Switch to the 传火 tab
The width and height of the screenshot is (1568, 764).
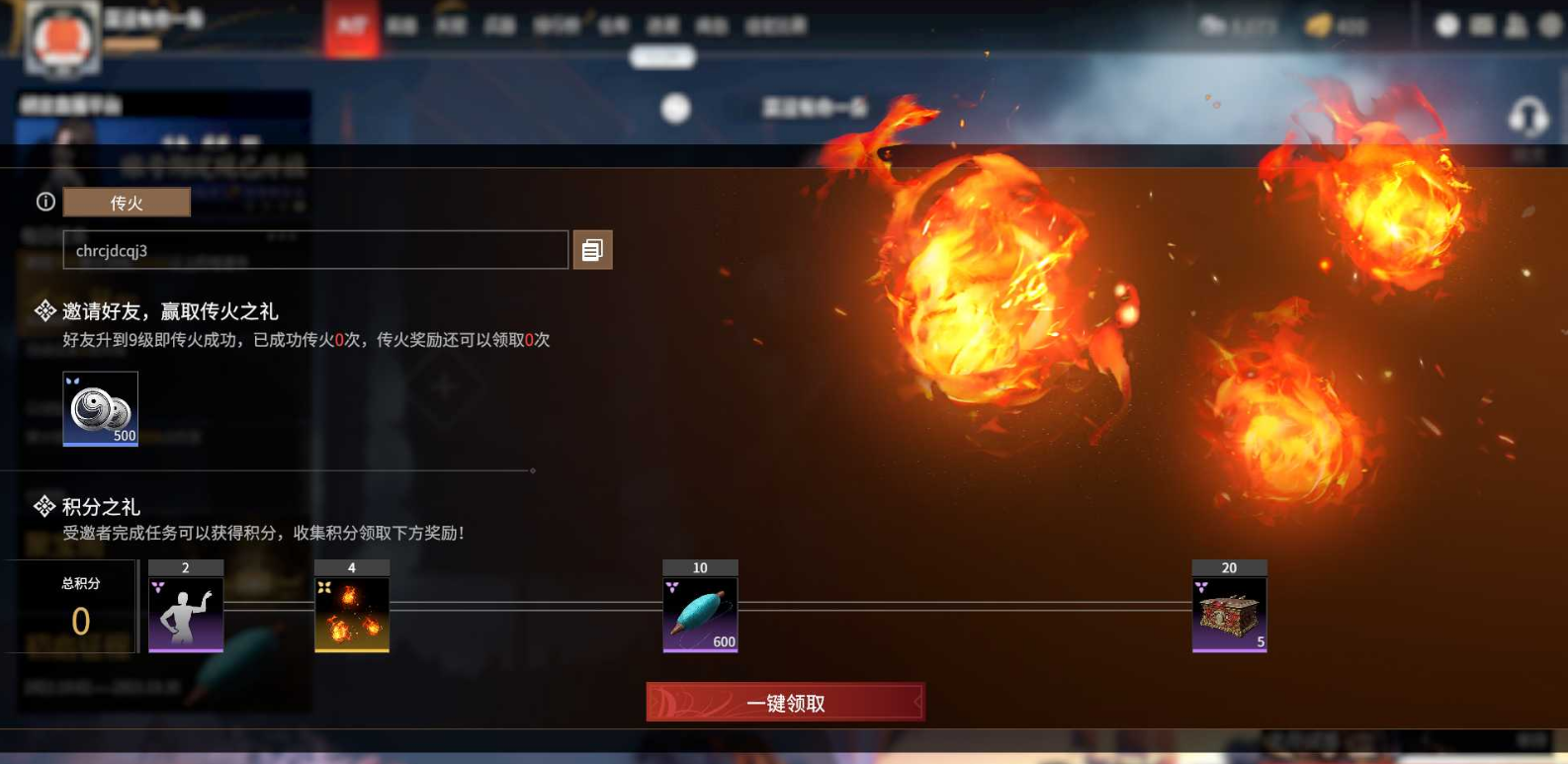pos(126,202)
